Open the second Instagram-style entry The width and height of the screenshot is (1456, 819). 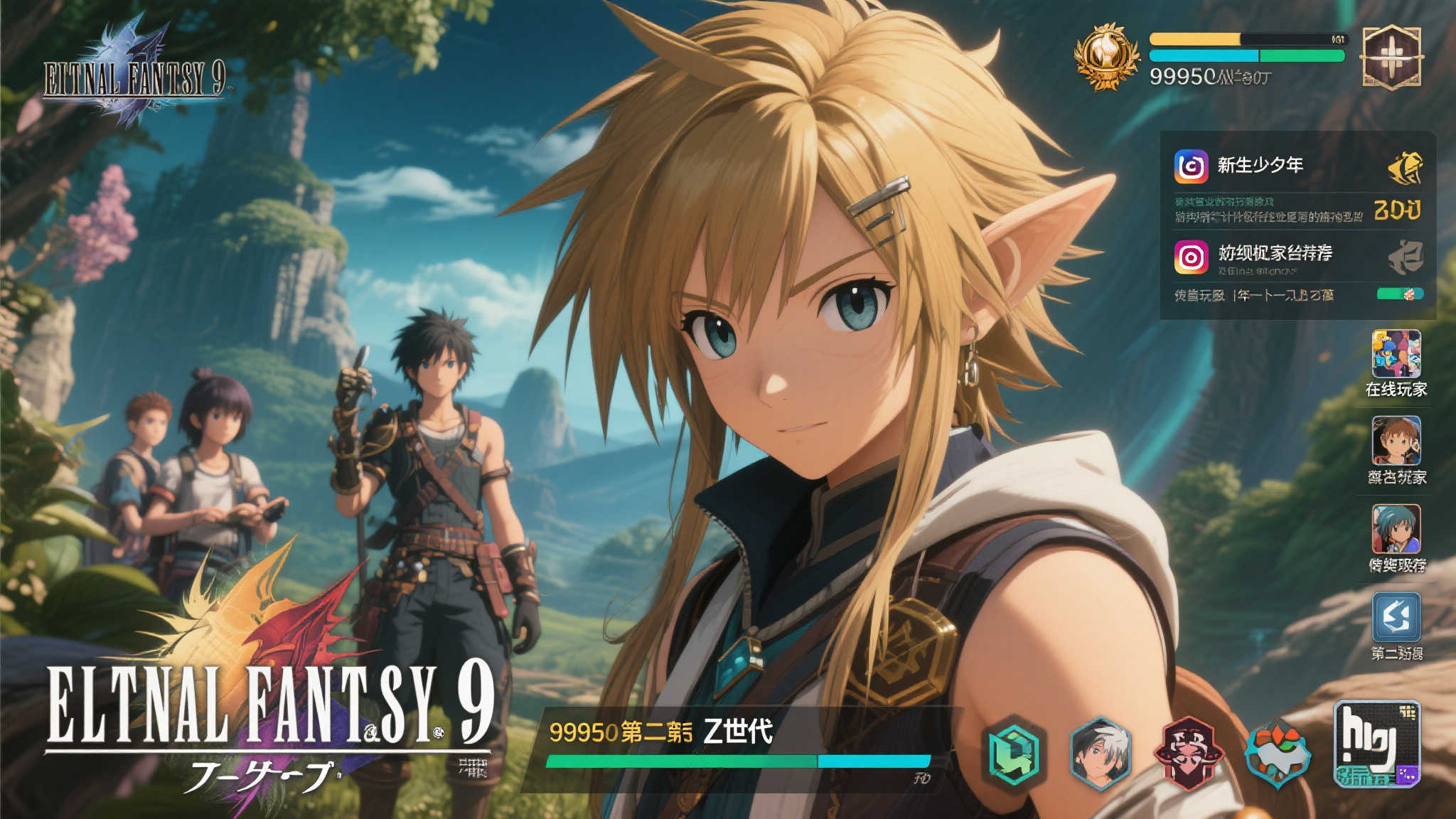point(1191,257)
